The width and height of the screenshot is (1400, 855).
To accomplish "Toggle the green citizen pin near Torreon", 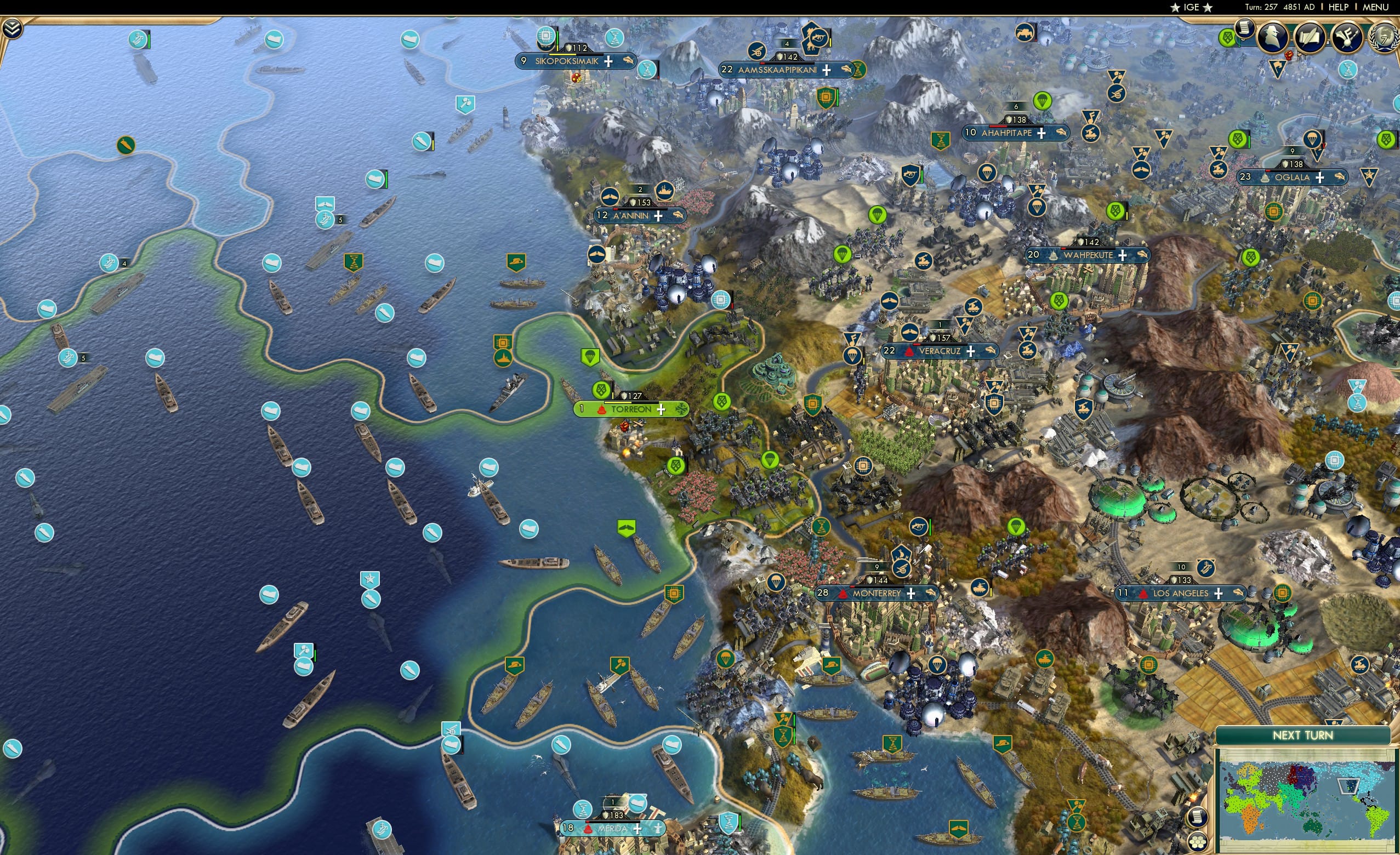I will (601, 391).
